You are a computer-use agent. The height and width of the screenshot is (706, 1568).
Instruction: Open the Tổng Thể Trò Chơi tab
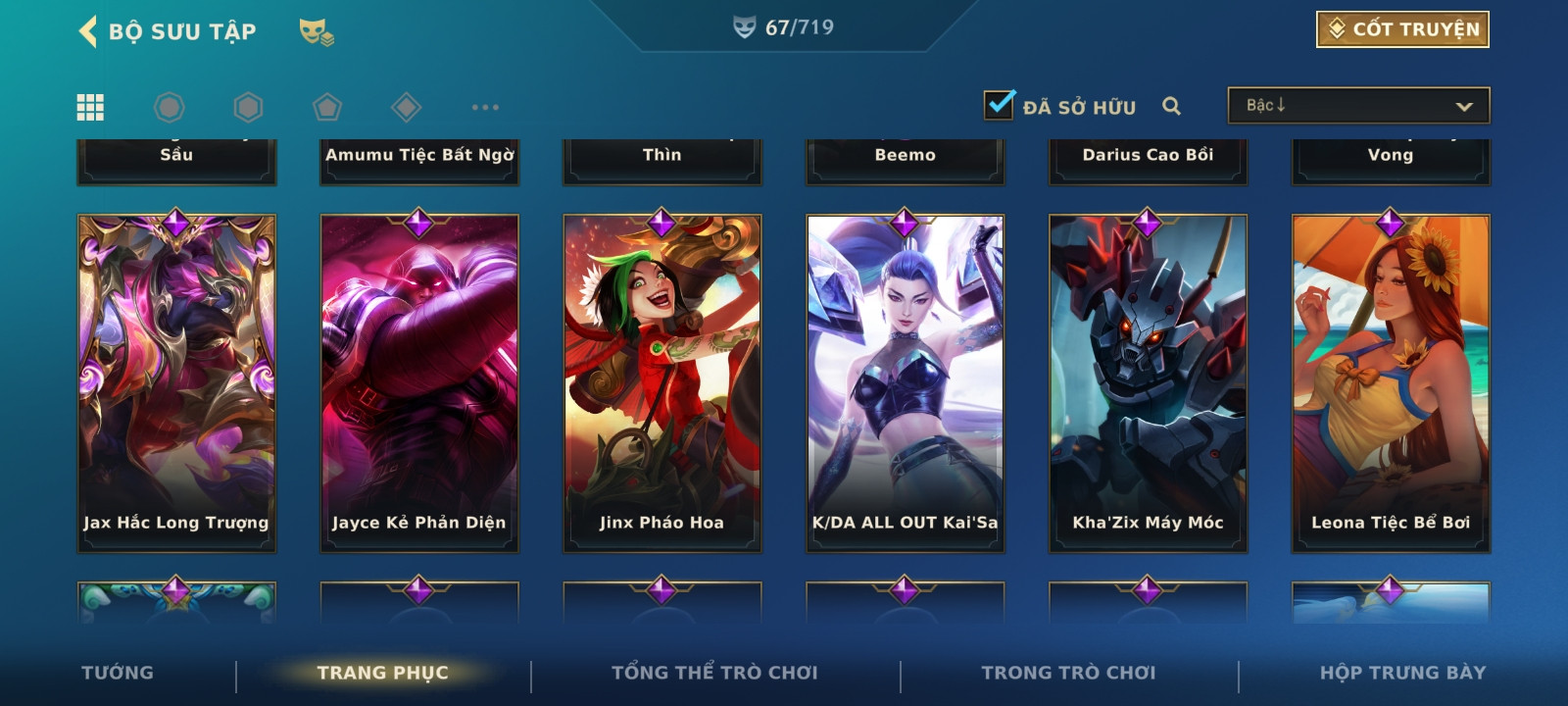pos(714,673)
